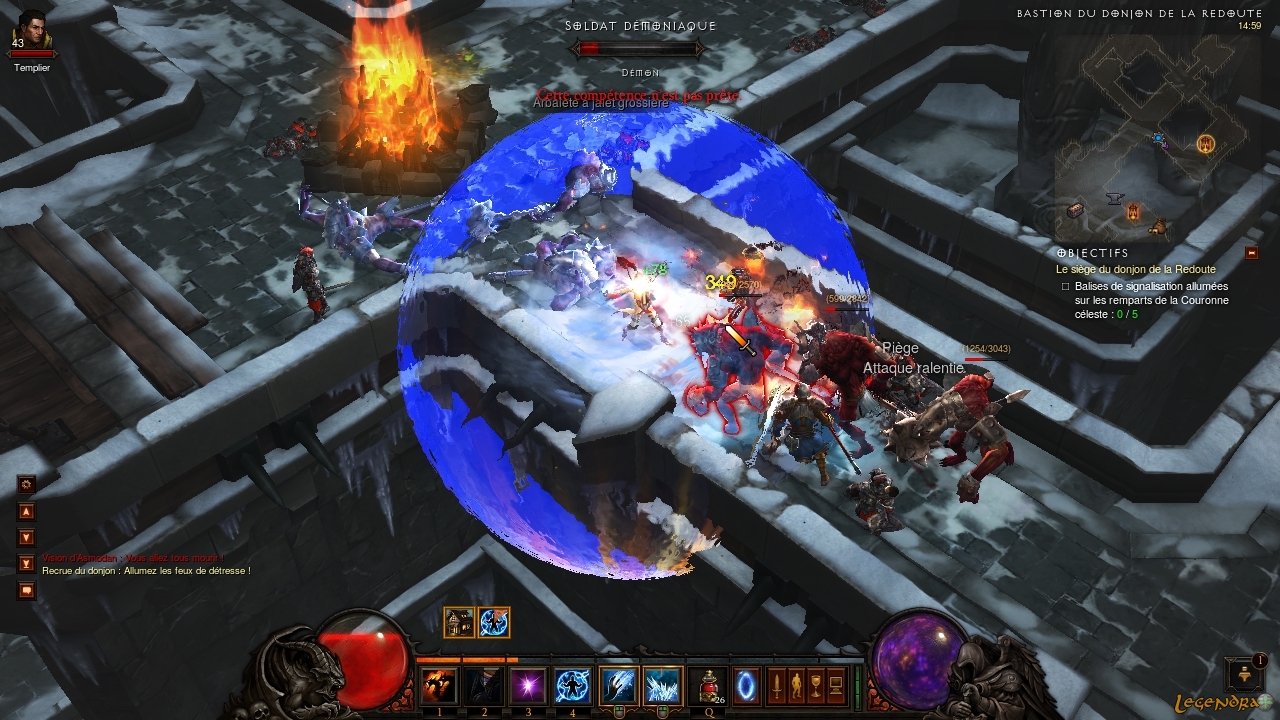
Task: Activate the fiery claw skill in slot 1
Action: 438,686
